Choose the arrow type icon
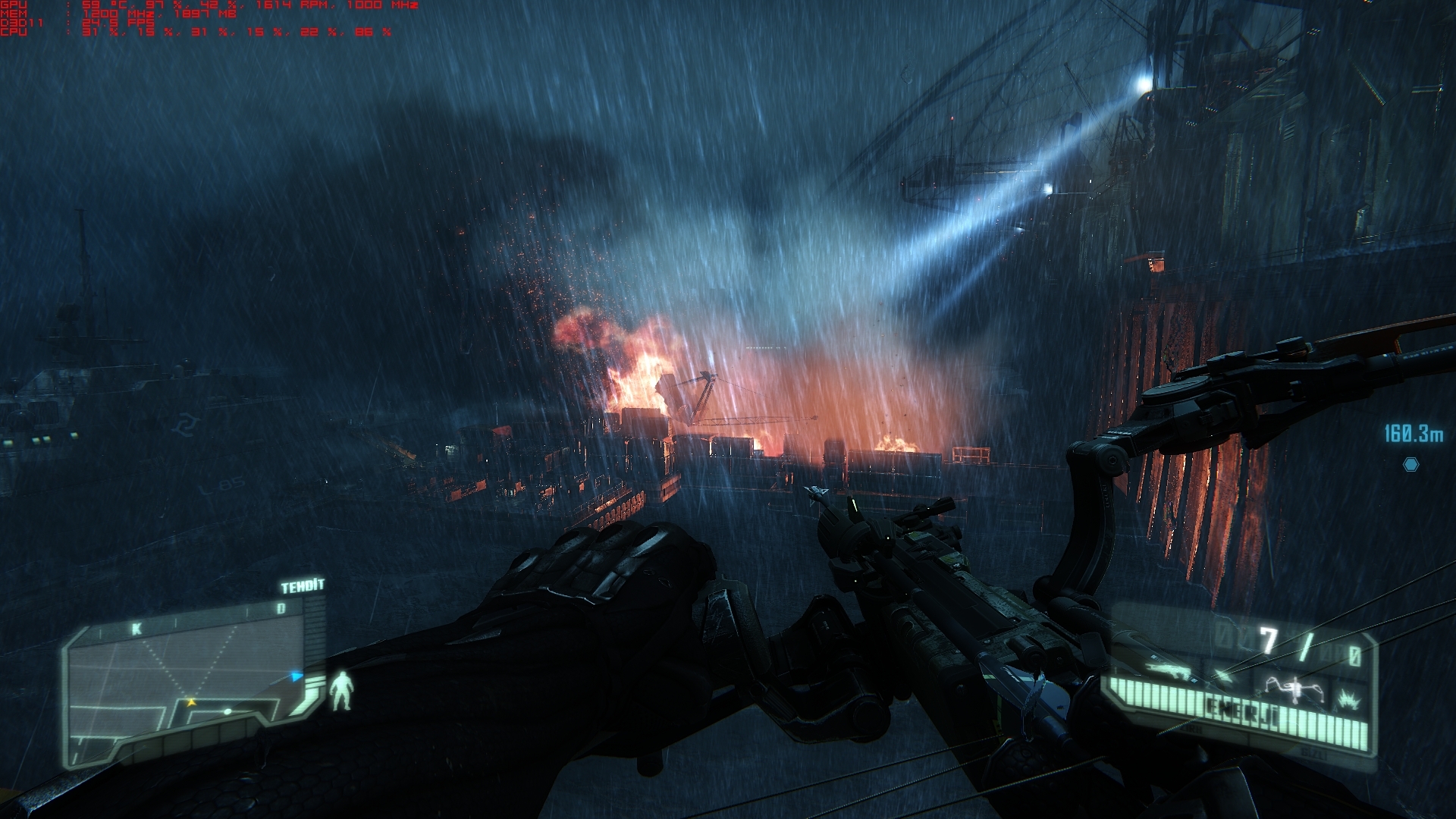 point(1222,674)
